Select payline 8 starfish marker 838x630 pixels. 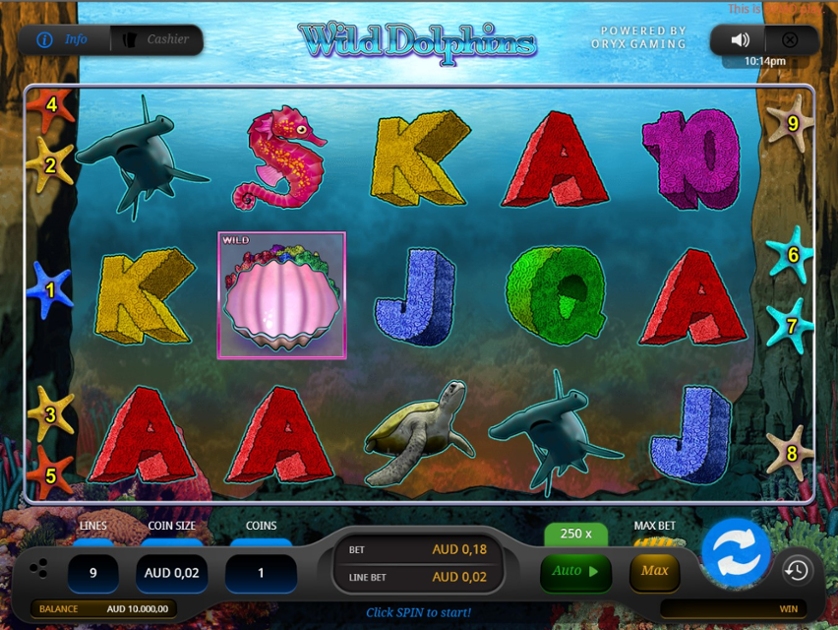point(789,453)
